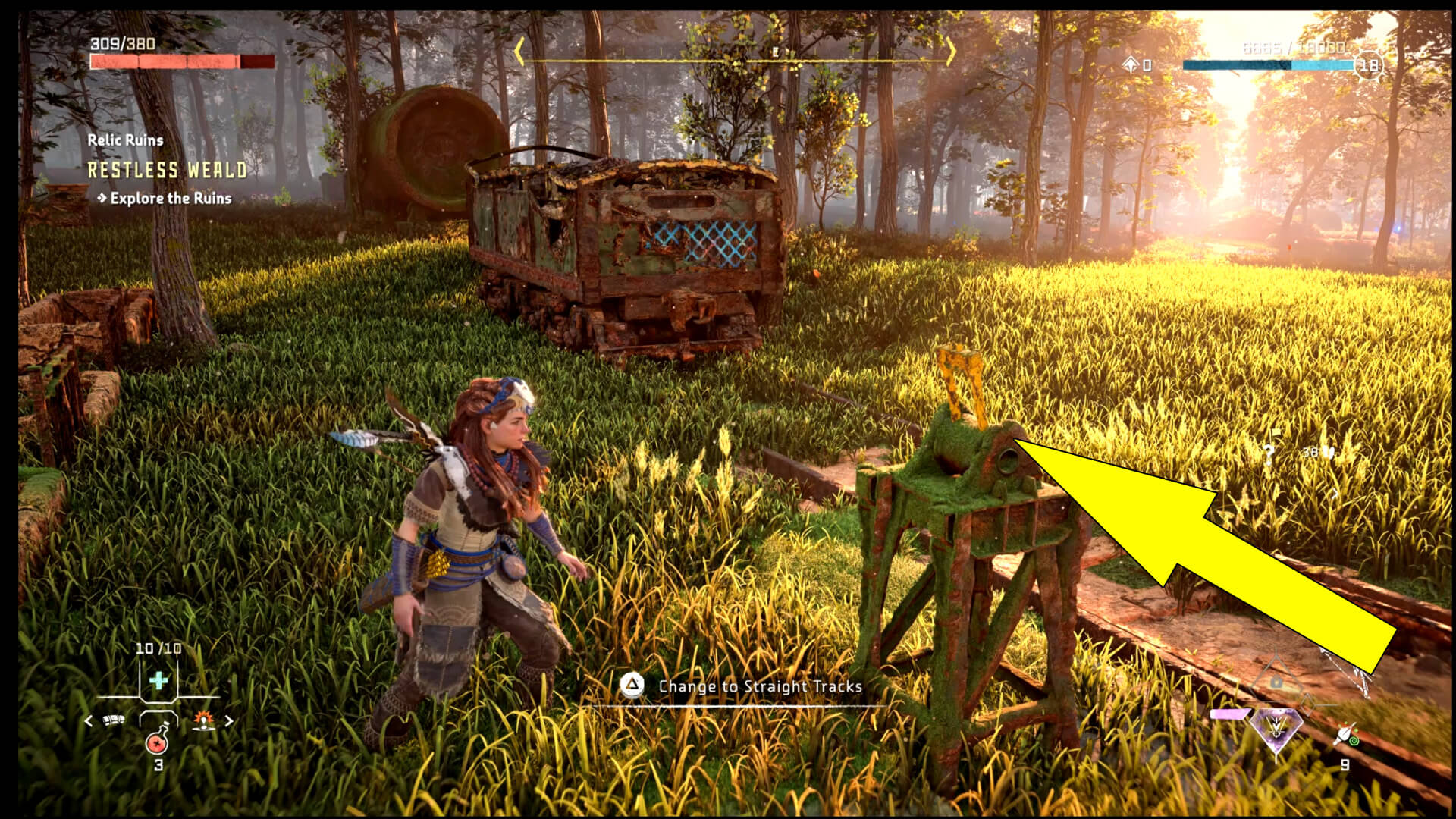Image resolution: width=1456 pixels, height=819 pixels.
Task: Click the green medicine pouch cross icon
Action: click(159, 680)
